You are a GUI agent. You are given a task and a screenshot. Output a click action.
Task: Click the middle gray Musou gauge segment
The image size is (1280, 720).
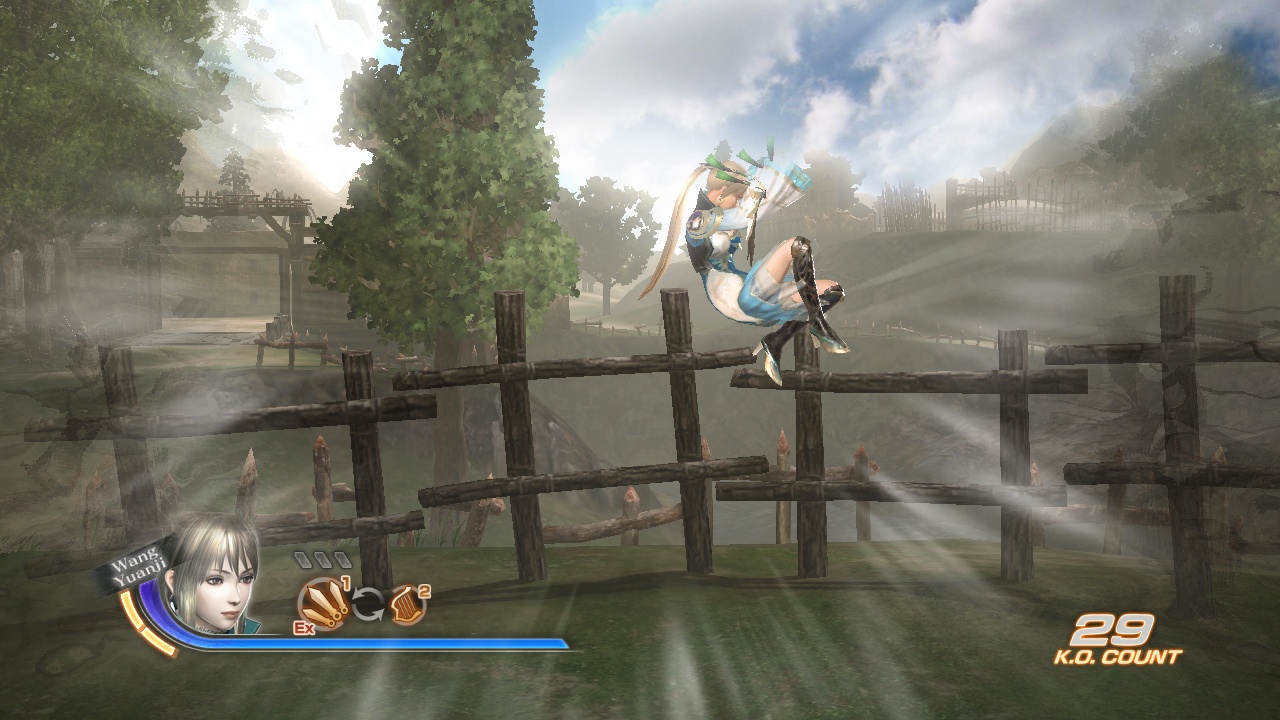pyautogui.click(x=323, y=558)
